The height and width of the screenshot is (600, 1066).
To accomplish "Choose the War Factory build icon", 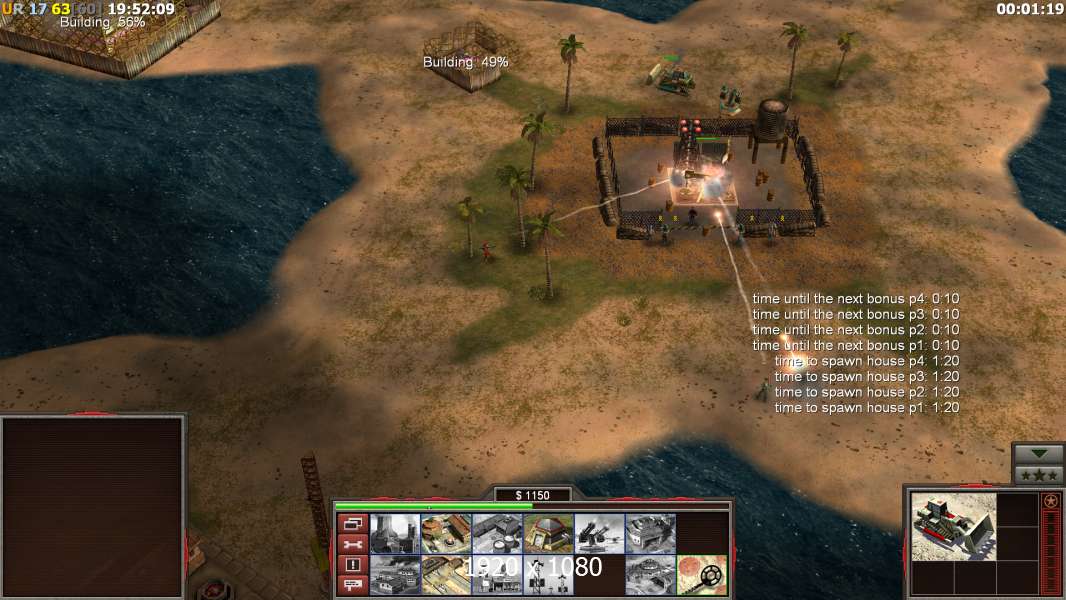I will click(x=650, y=534).
